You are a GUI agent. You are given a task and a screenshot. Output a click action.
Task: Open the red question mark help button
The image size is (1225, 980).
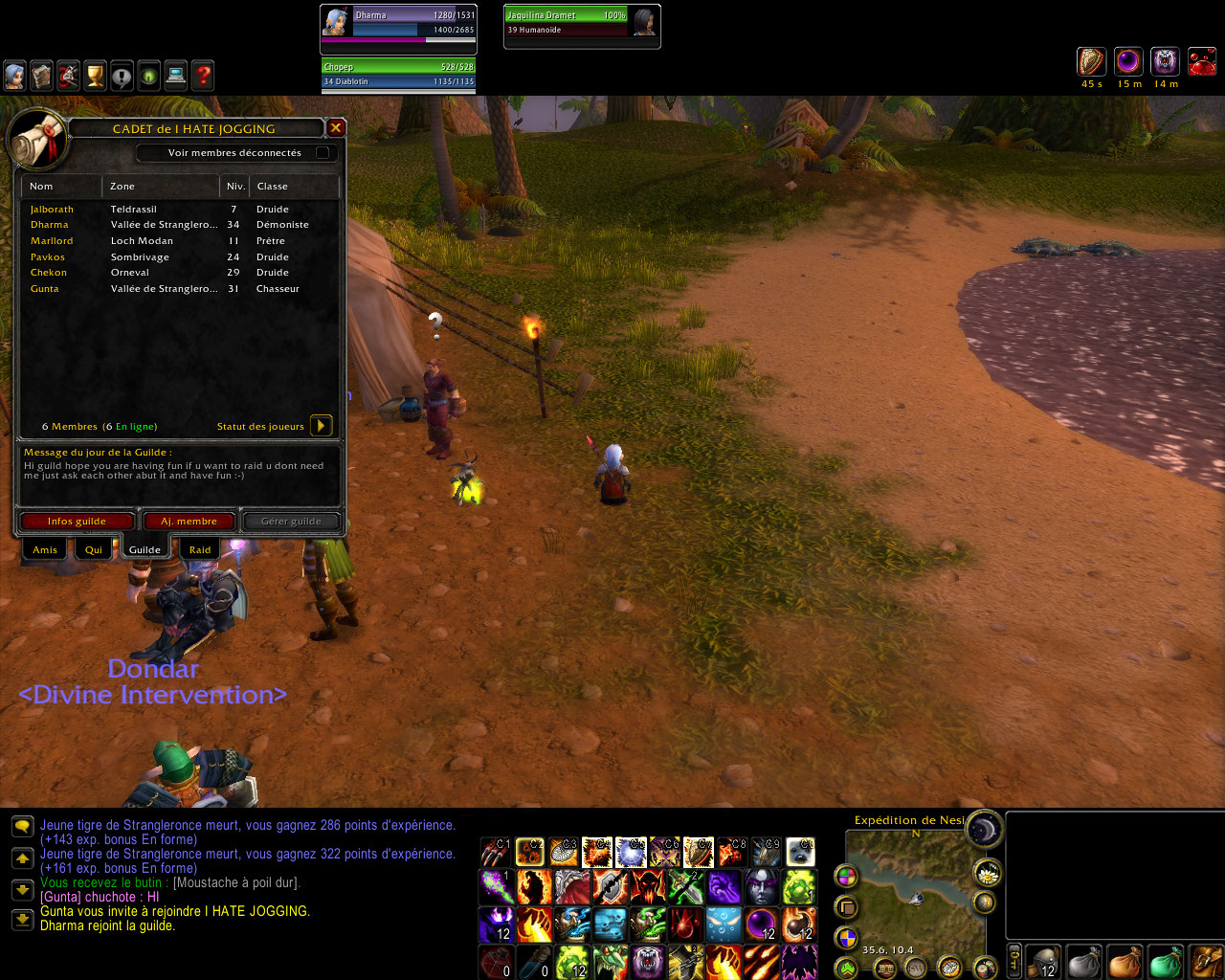tap(203, 76)
